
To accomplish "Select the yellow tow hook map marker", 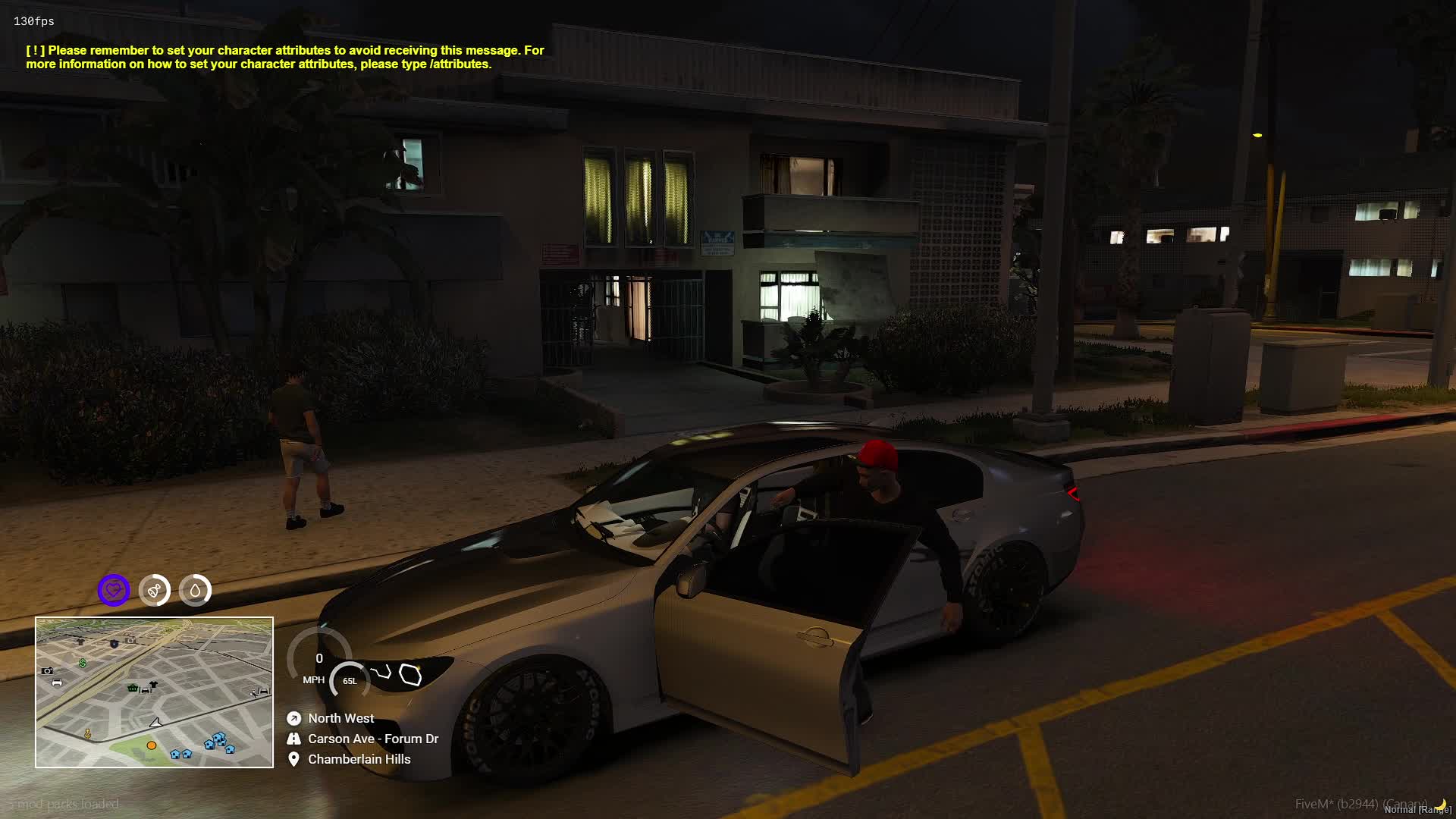I will click(x=88, y=733).
